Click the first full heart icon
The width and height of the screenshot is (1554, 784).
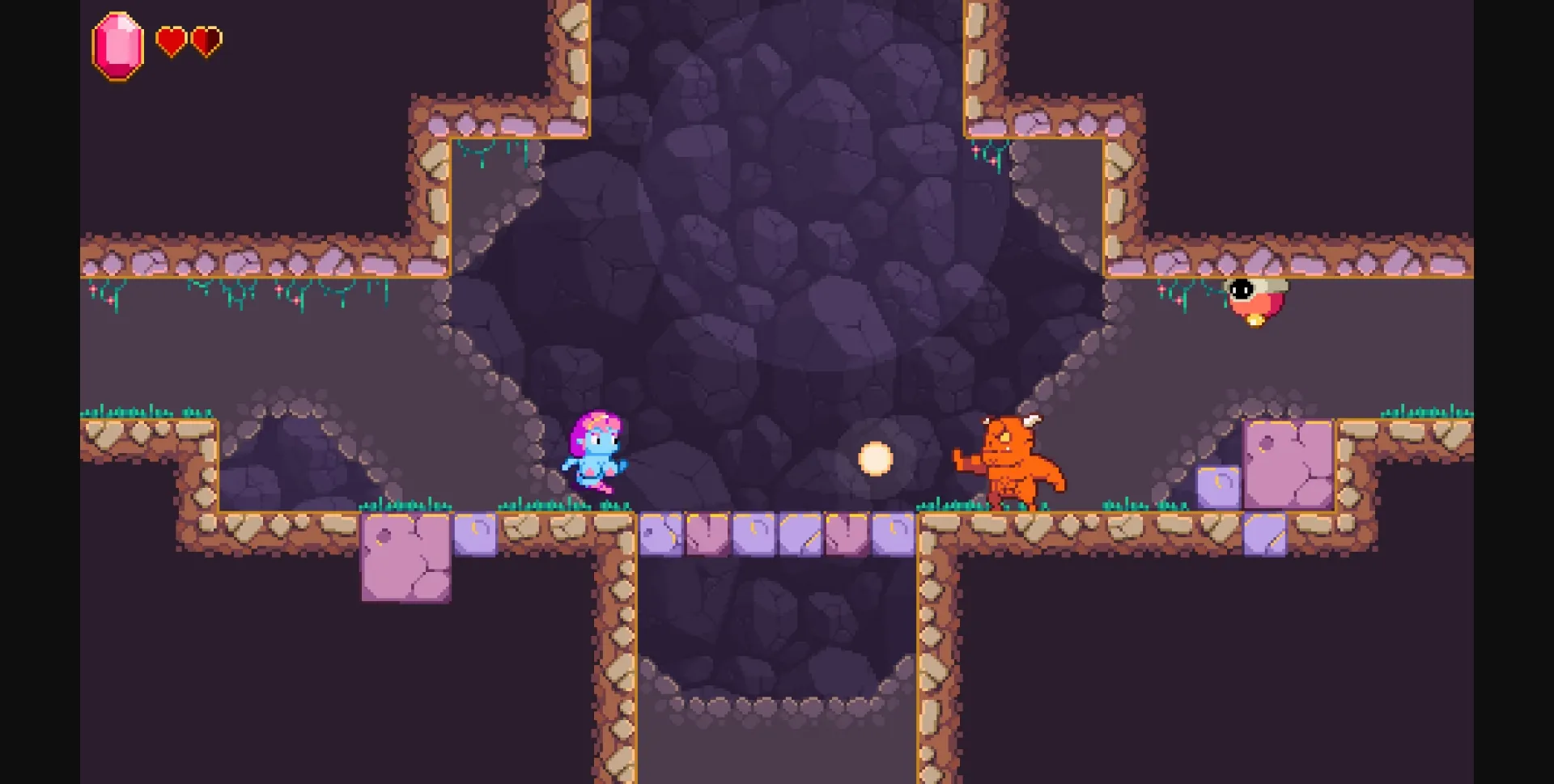tap(172, 39)
